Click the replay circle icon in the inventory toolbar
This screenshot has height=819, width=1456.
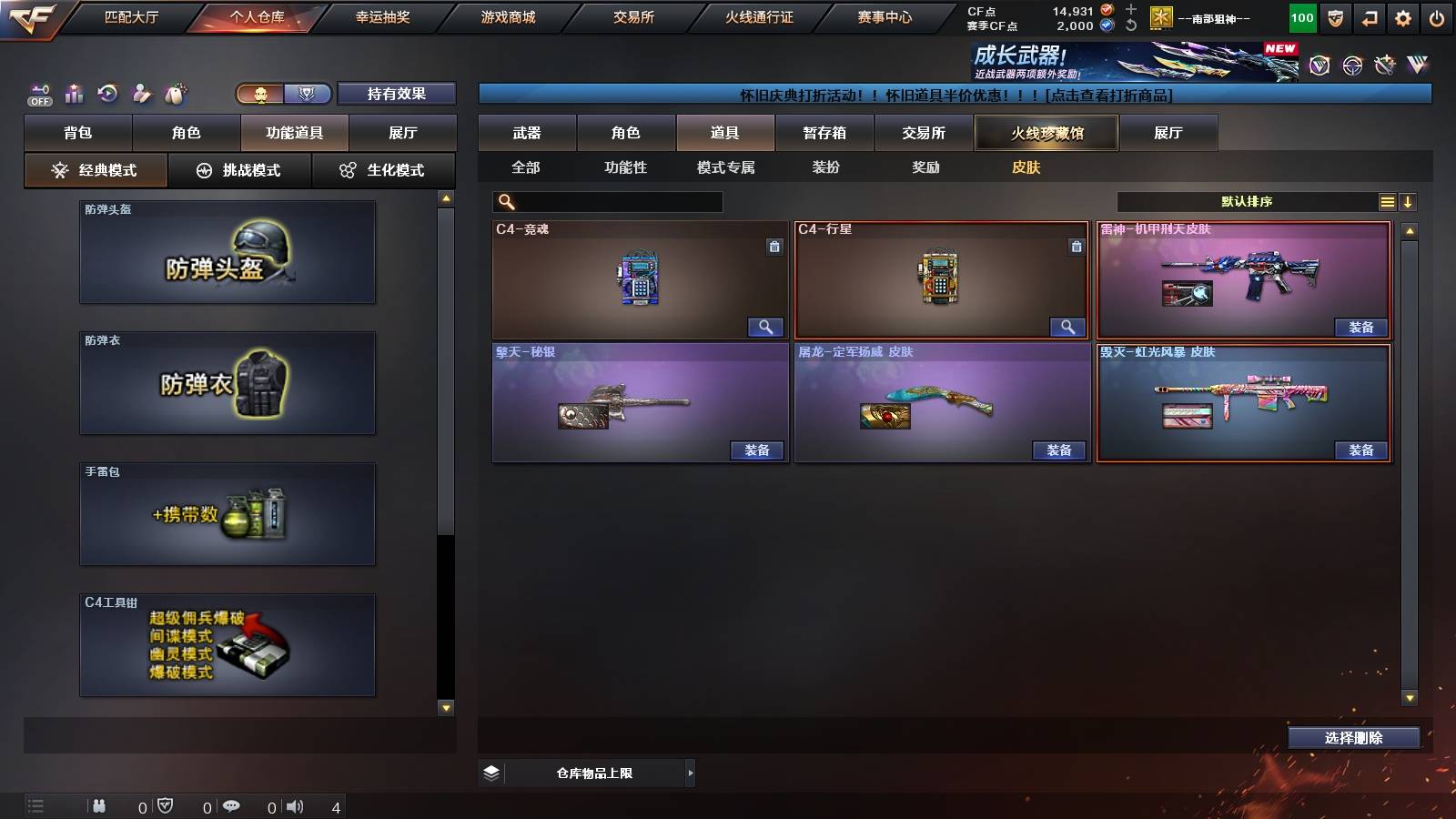[x=107, y=93]
